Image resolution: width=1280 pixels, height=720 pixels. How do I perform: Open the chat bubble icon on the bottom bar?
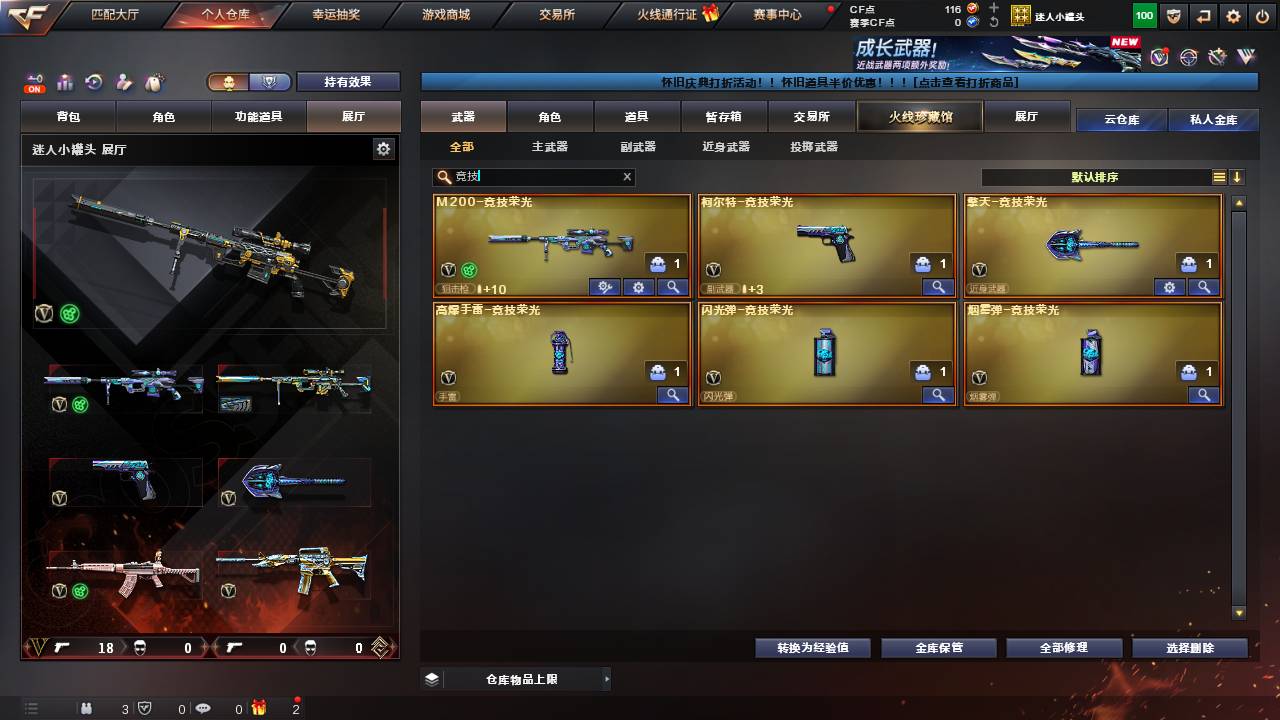[204, 710]
